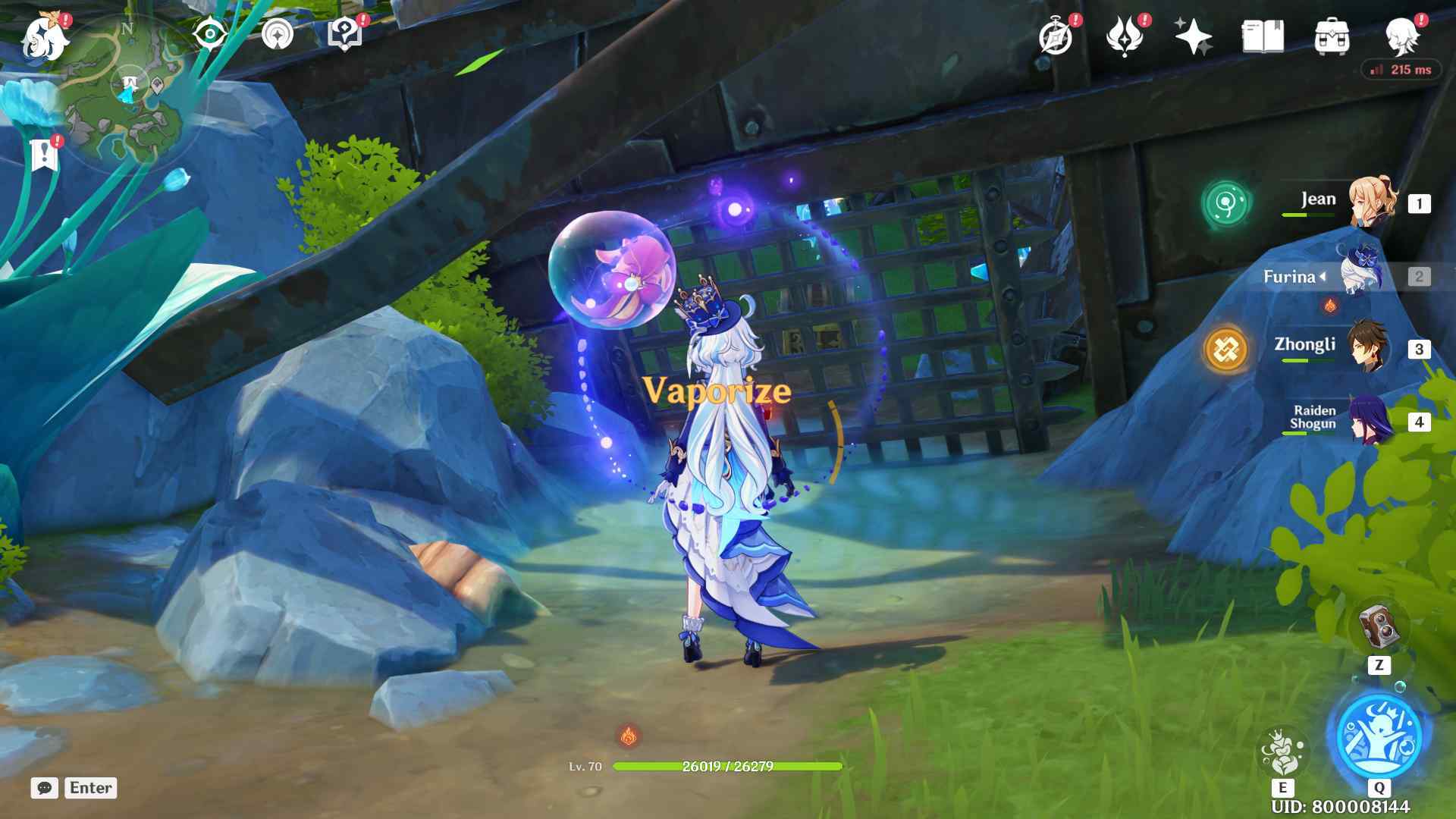The width and height of the screenshot is (1456, 819).
Task: Open the inventory backpack icon
Action: [1332, 36]
